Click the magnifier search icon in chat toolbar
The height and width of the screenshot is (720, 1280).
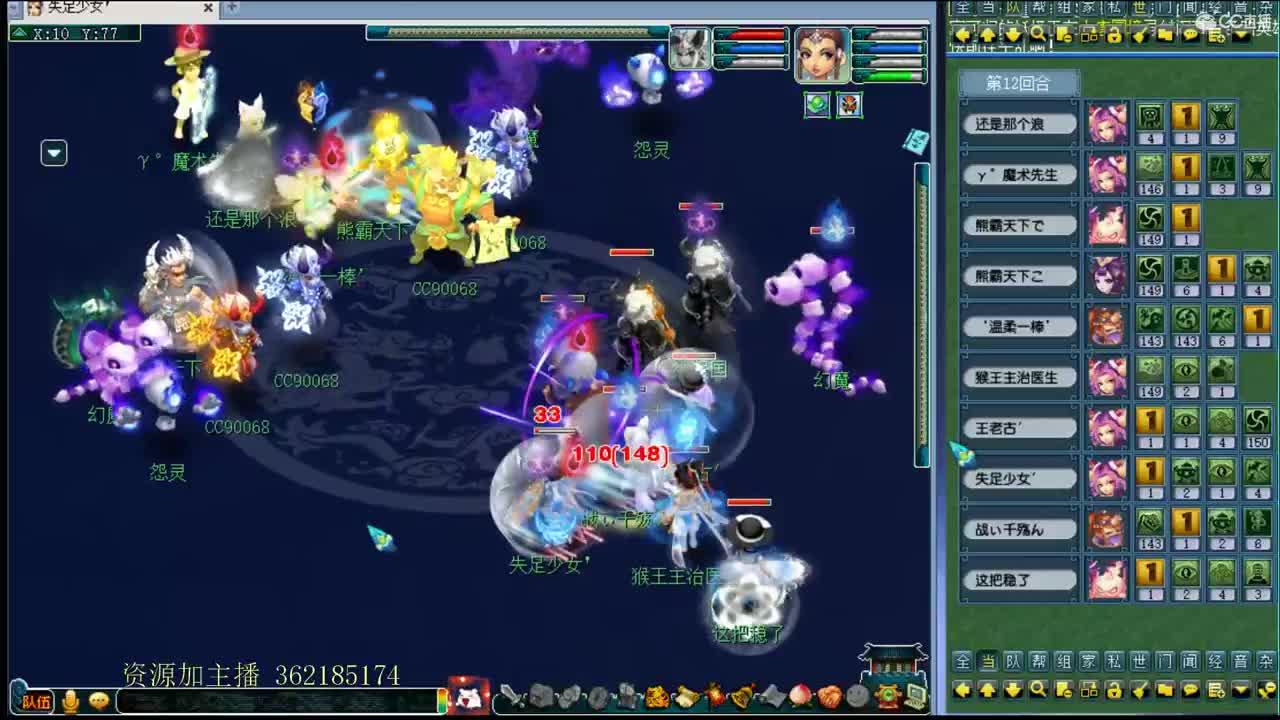[1039, 34]
